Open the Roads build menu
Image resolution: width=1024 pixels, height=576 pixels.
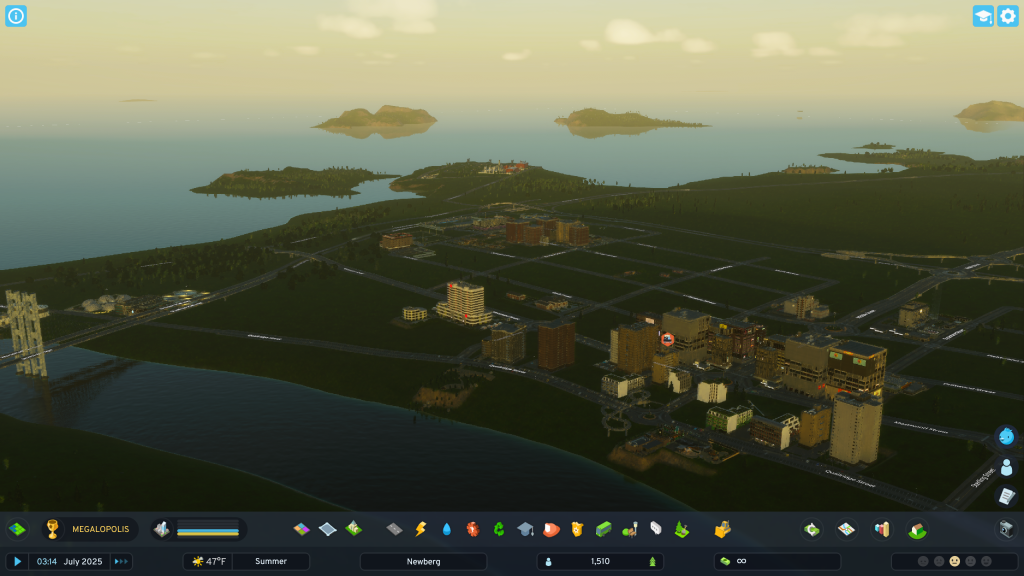click(394, 529)
